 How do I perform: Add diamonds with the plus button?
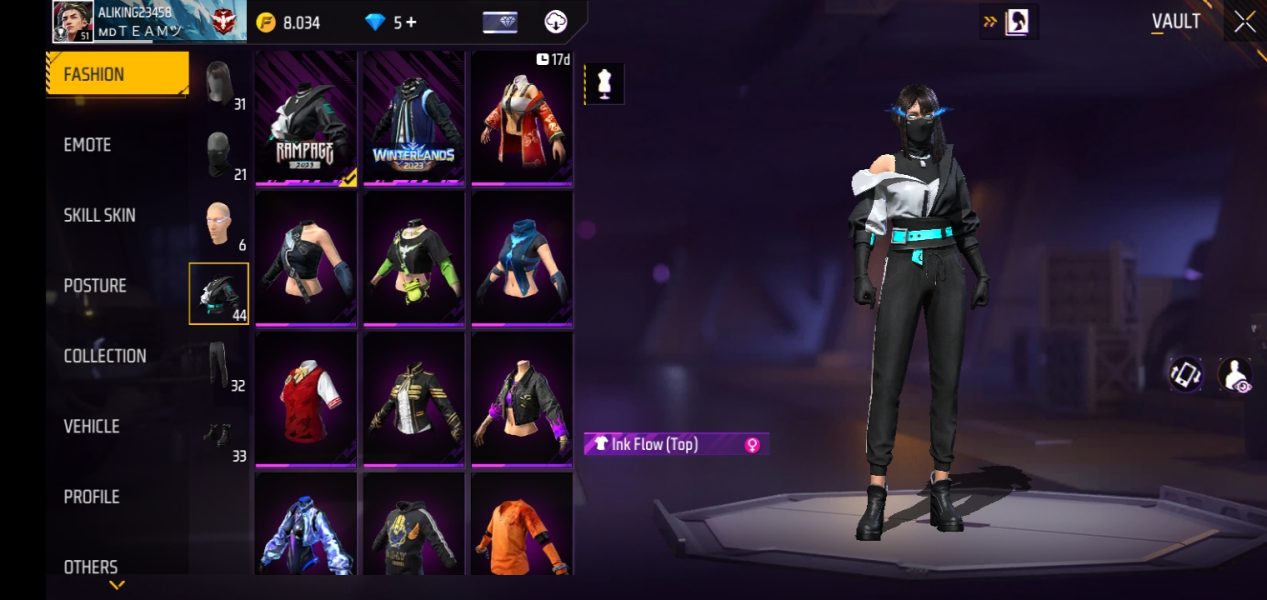pyautogui.click(x=411, y=22)
